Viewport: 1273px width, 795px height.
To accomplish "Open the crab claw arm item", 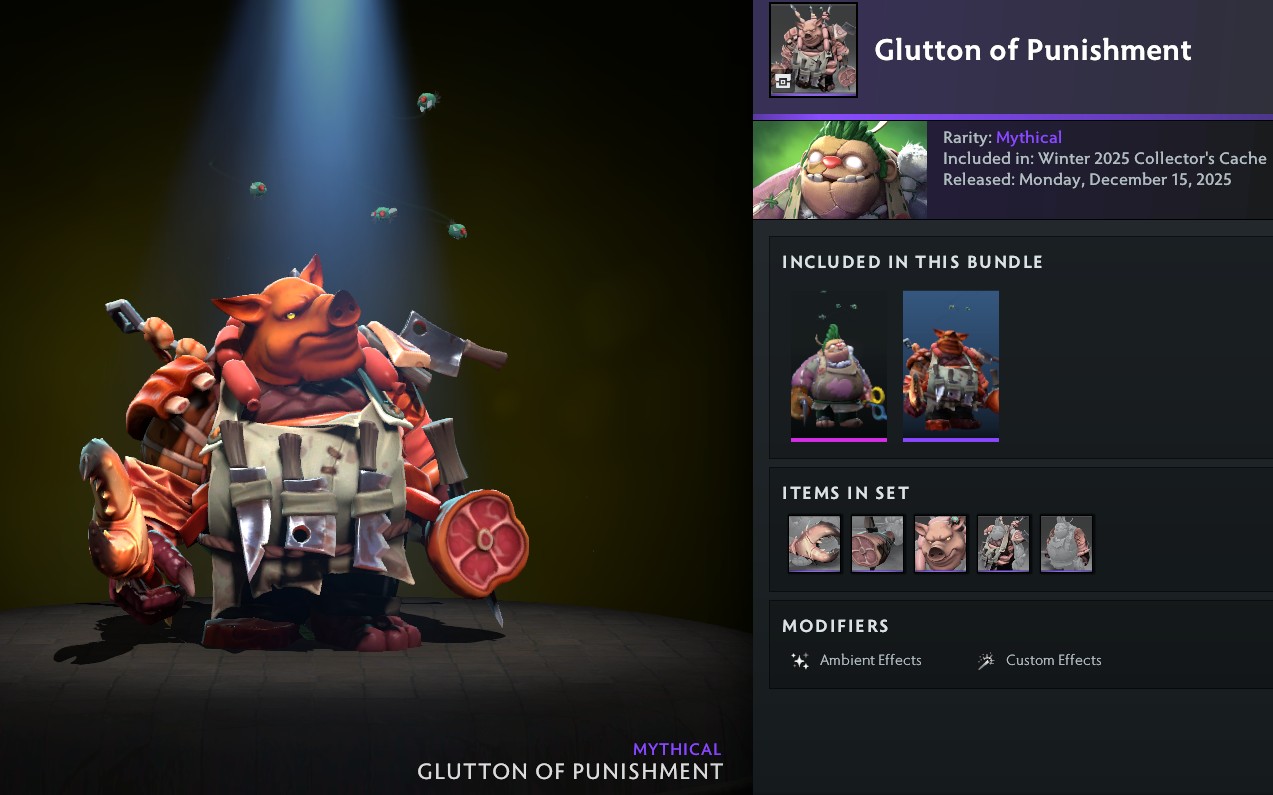I will click(814, 544).
